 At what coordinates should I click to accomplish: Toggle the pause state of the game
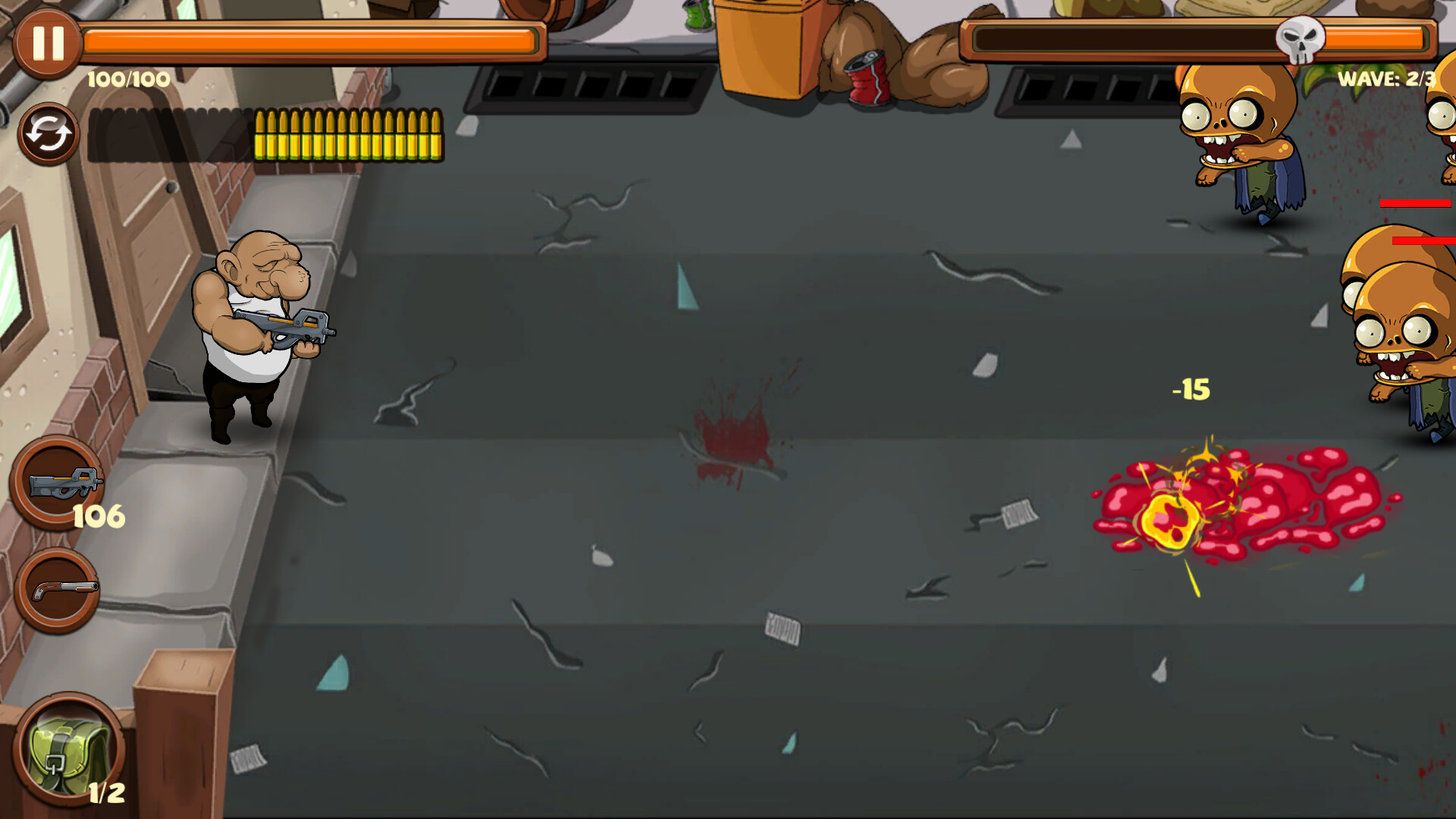pos(47,43)
